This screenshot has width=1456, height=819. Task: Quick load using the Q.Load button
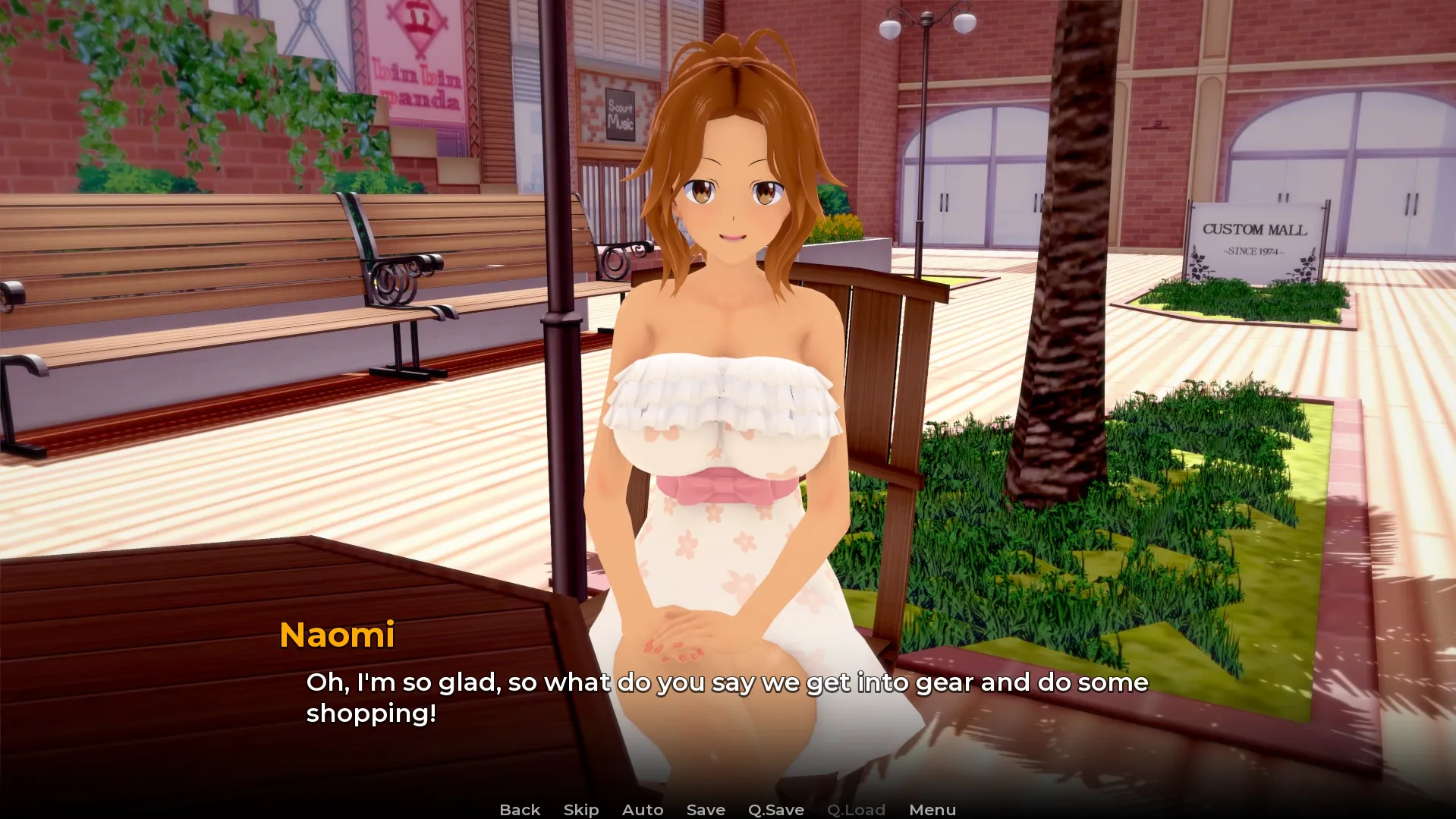click(x=856, y=810)
